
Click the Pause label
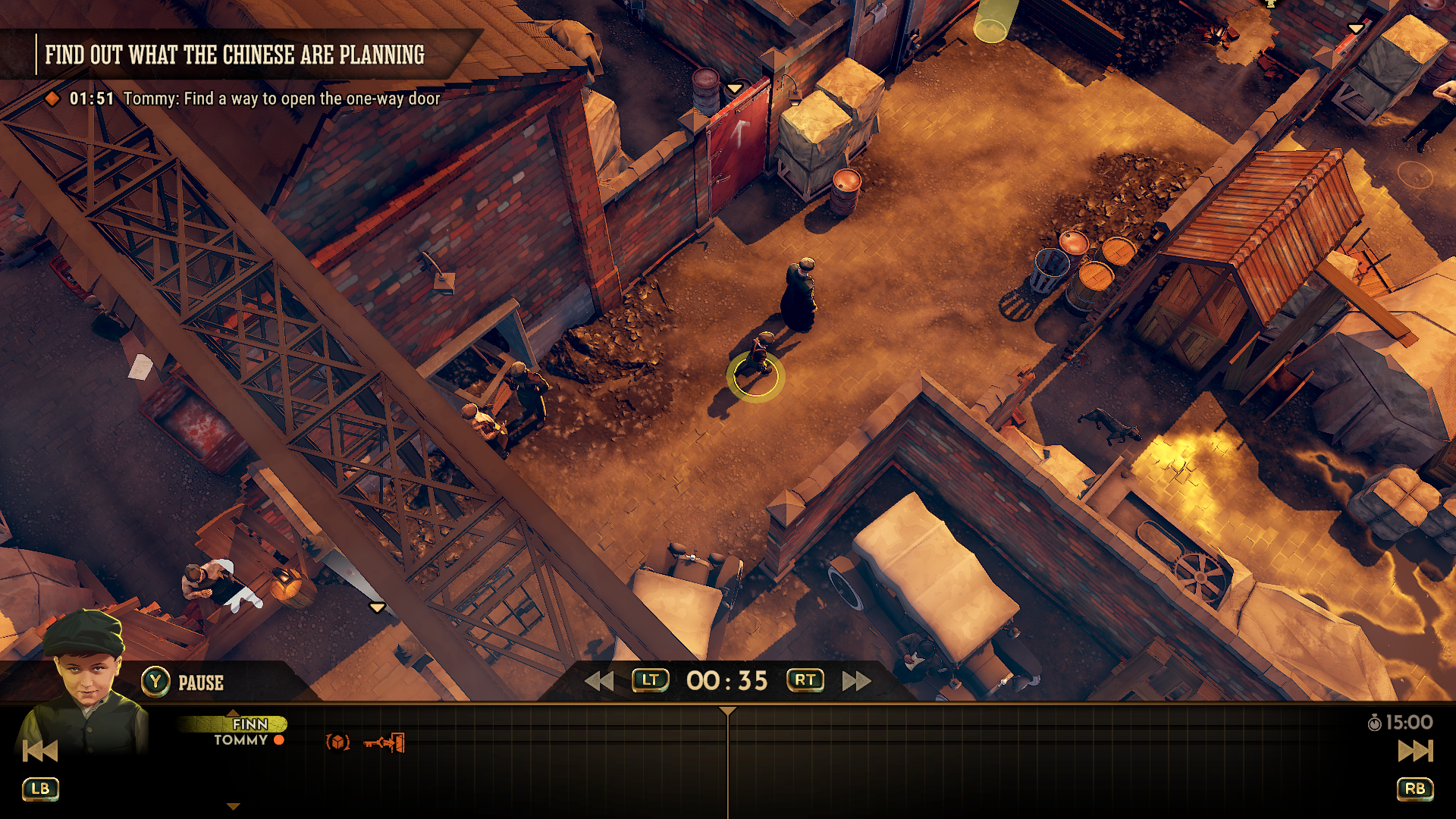pyautogui.click(x=200, y=682)
